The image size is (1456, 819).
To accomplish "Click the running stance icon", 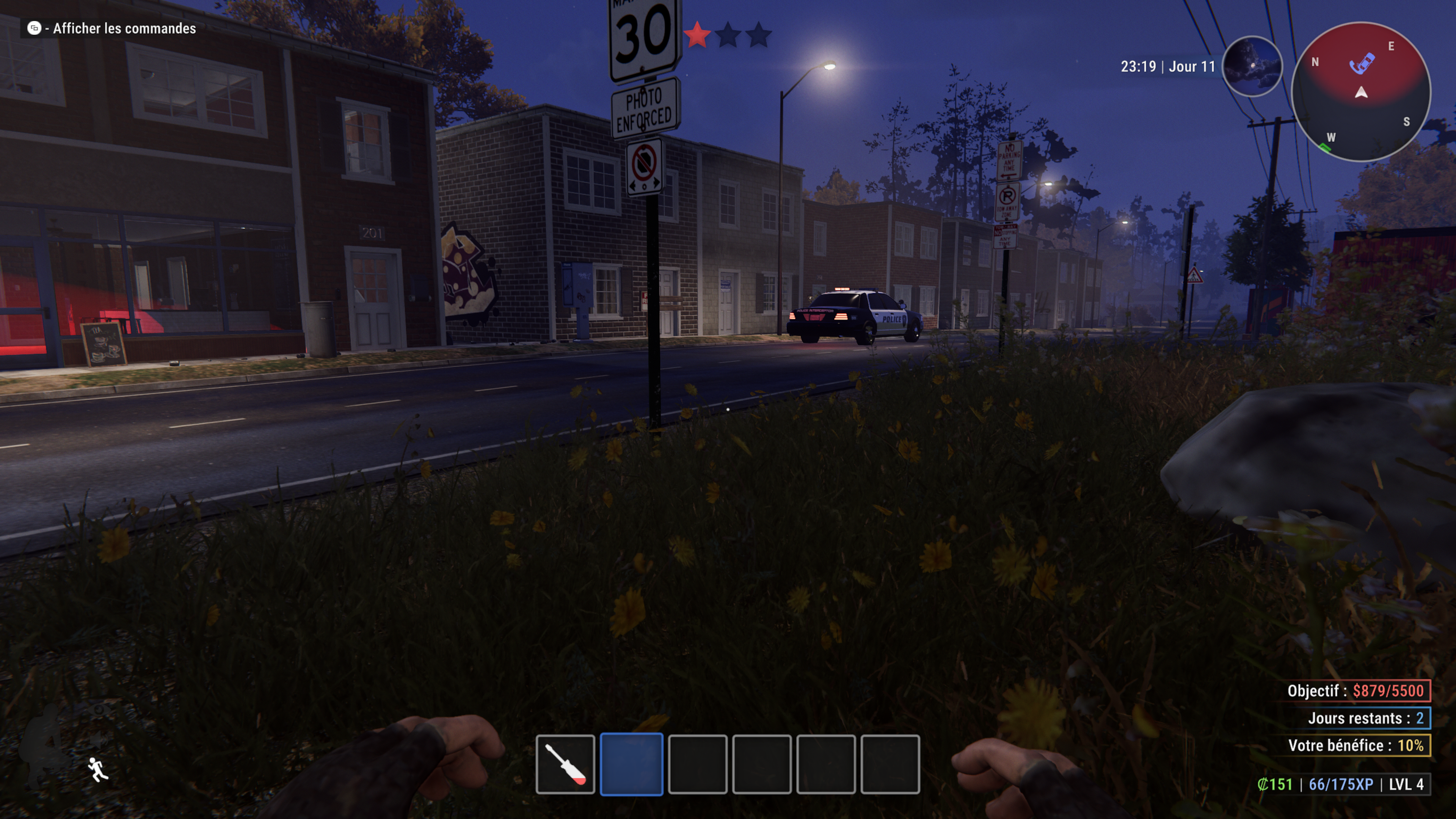I will (x=98, y=770).
